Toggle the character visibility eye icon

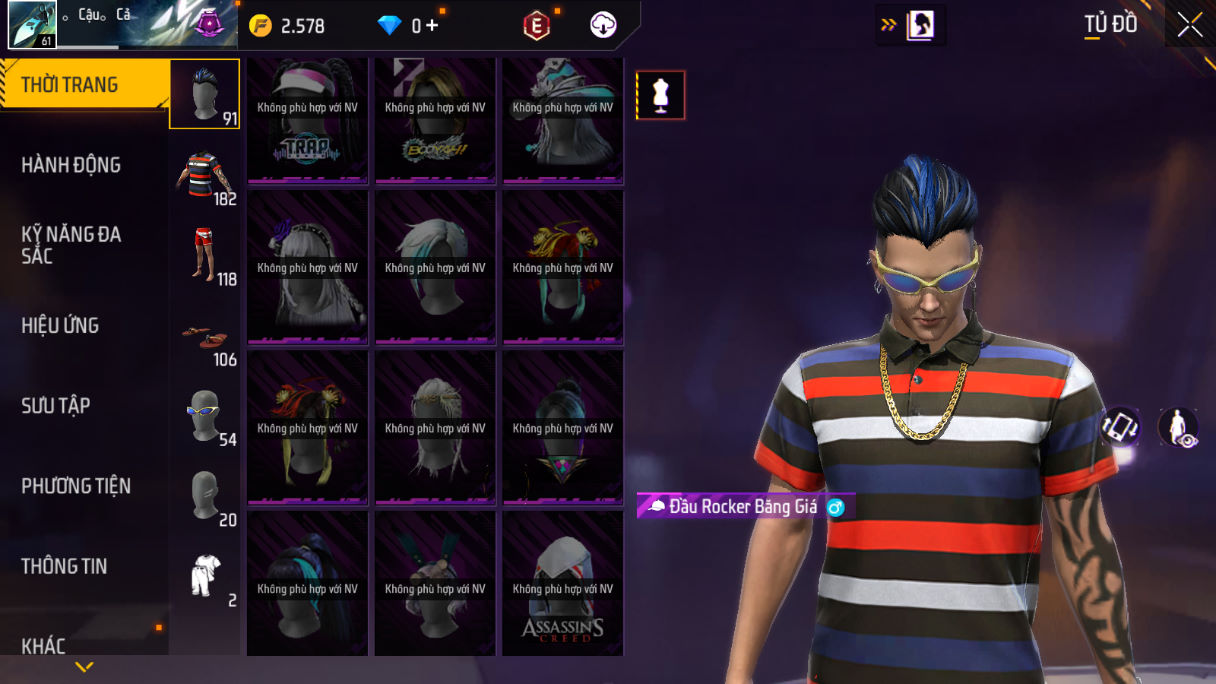coord(1178,428)
